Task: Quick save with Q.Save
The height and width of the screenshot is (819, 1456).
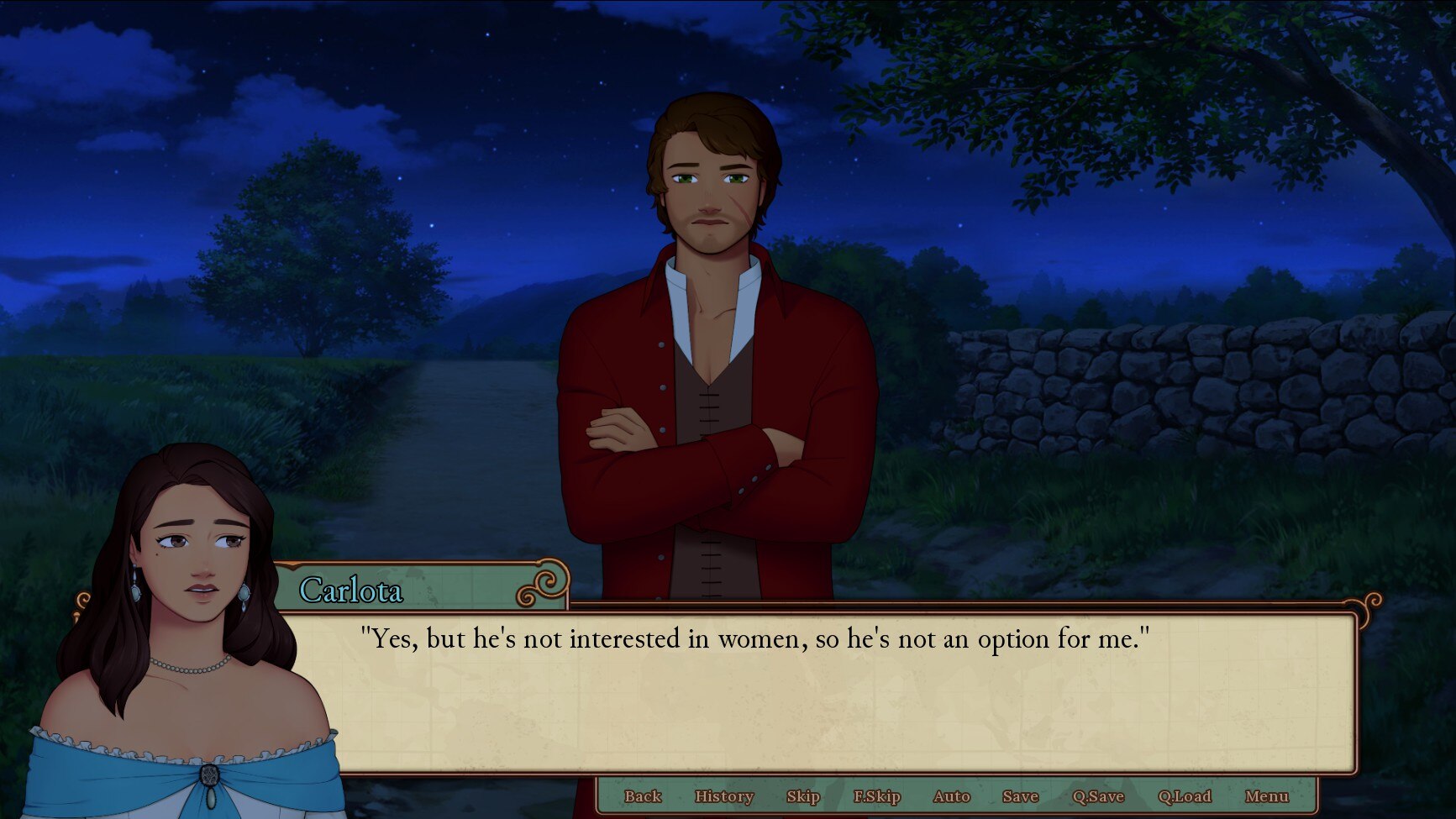Action: click(x=1097, y=796)
